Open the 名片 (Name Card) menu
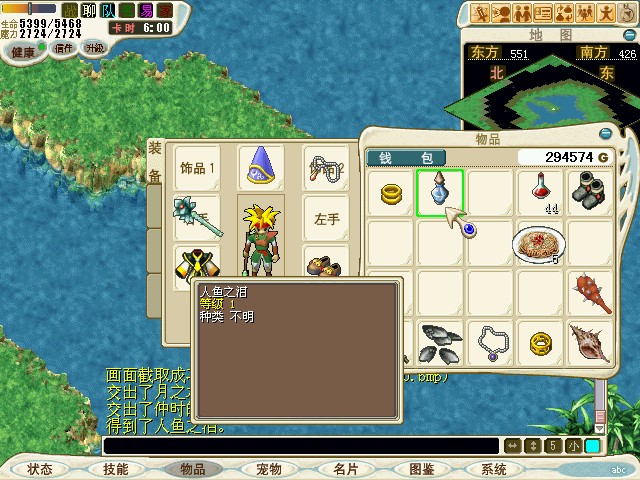 click(x=346, y=469)
